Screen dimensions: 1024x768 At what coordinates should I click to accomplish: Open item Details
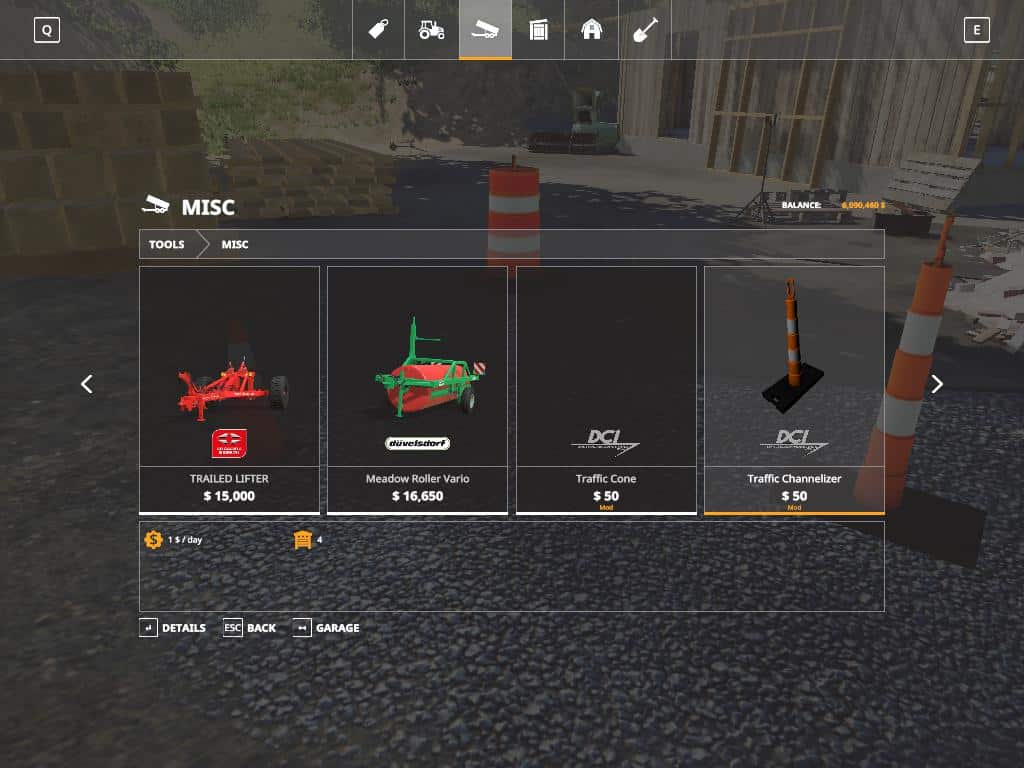173,628
